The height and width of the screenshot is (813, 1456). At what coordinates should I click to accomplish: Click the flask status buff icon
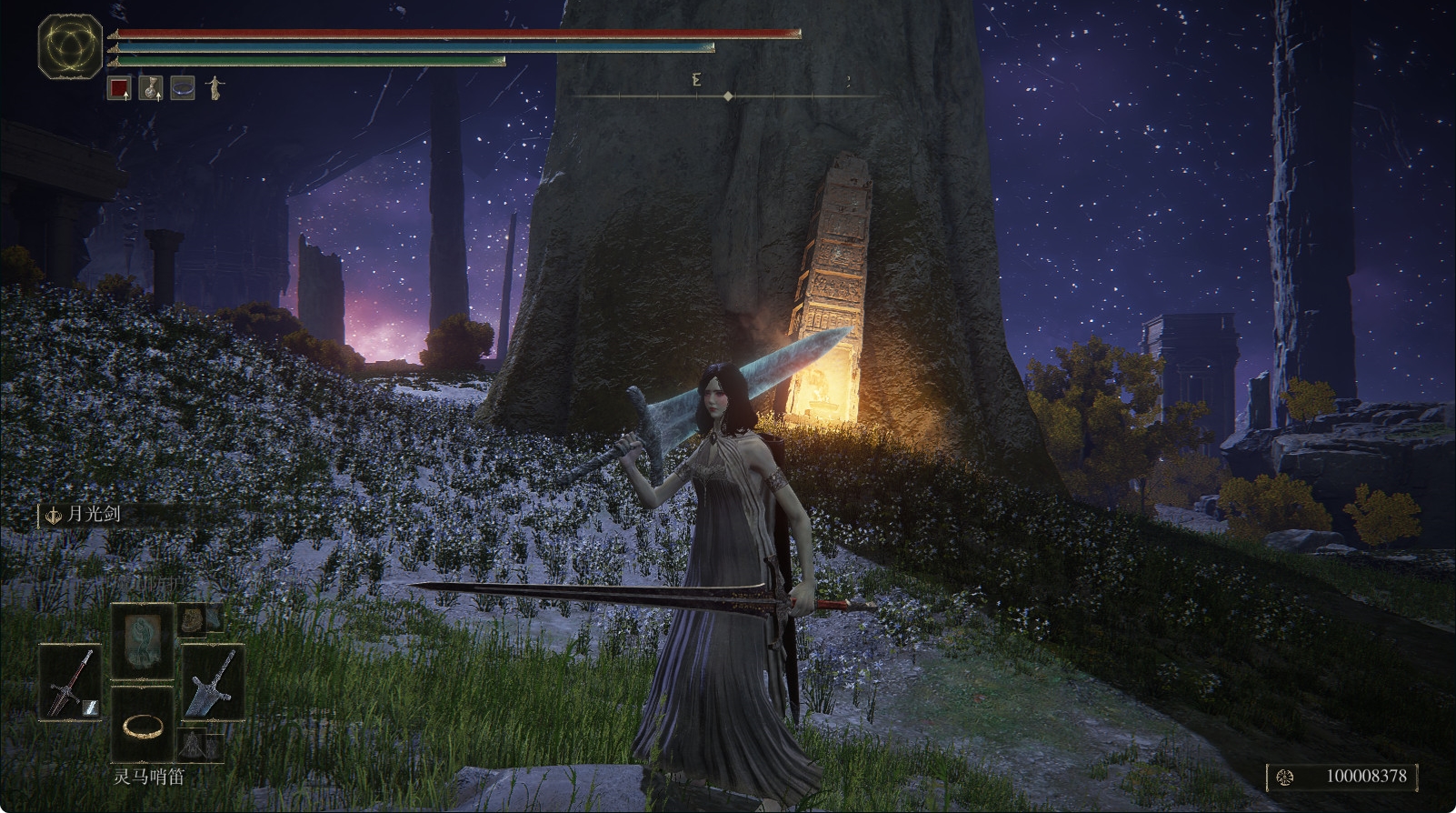point(151,88)
